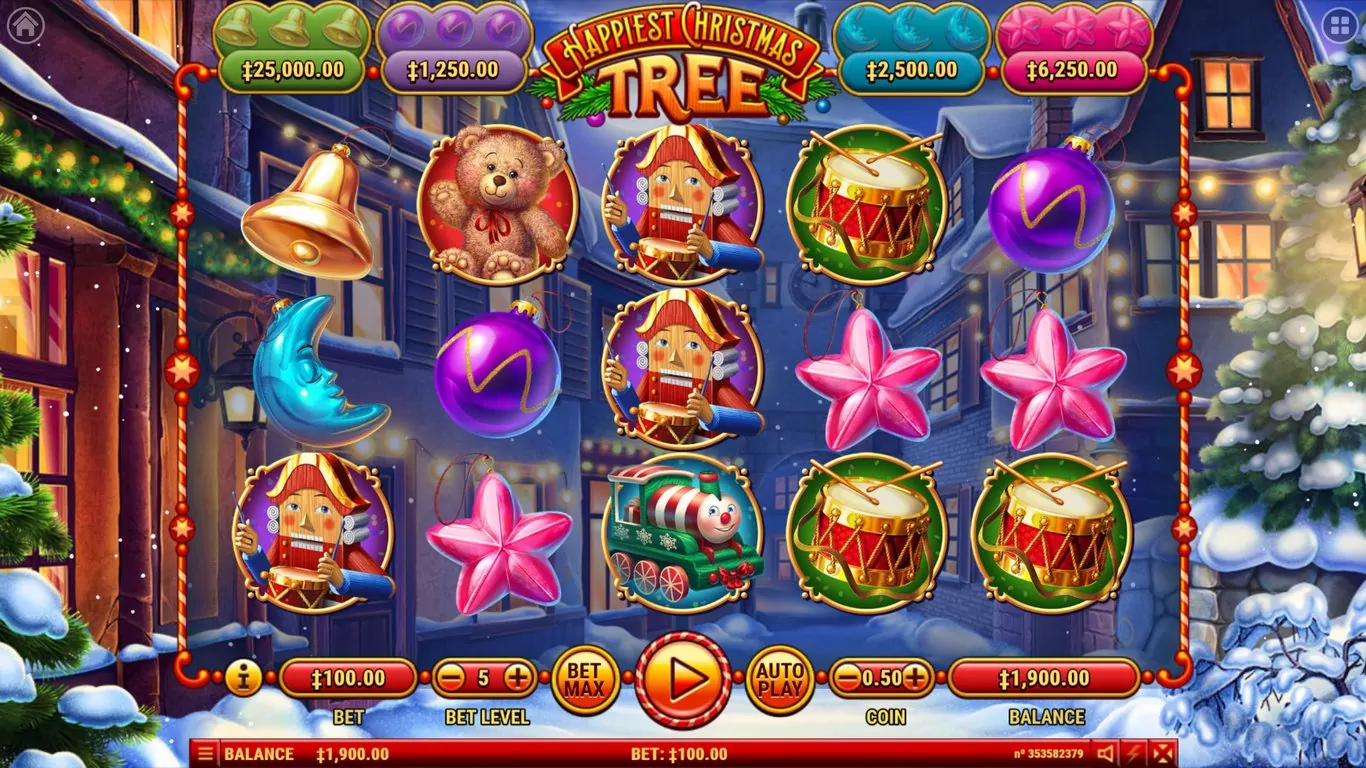The height and width of the screenshot is (768, 1366).
Task: Start Auto Play mode
Action: point(780,680)
